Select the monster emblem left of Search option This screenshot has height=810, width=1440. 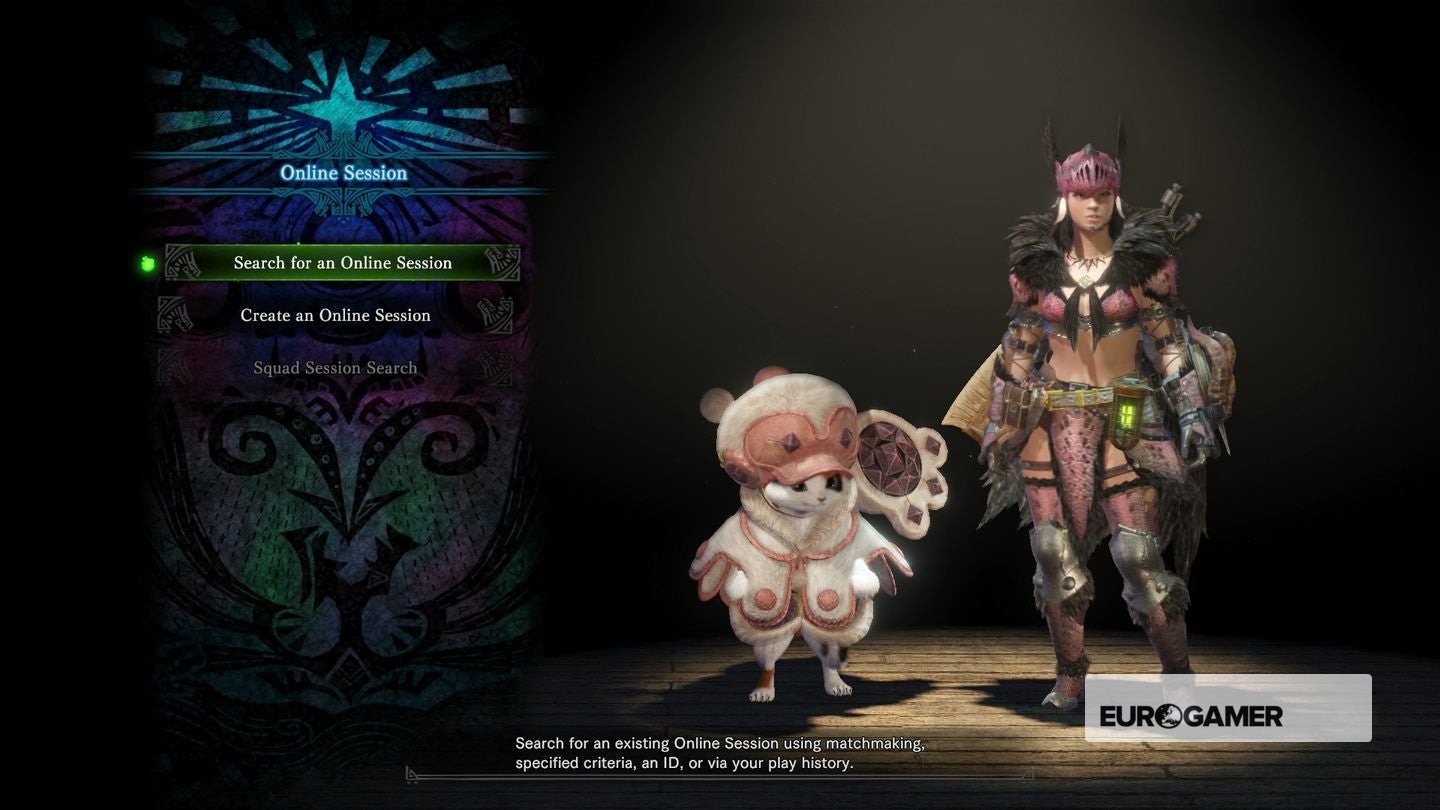pos(182,262)
